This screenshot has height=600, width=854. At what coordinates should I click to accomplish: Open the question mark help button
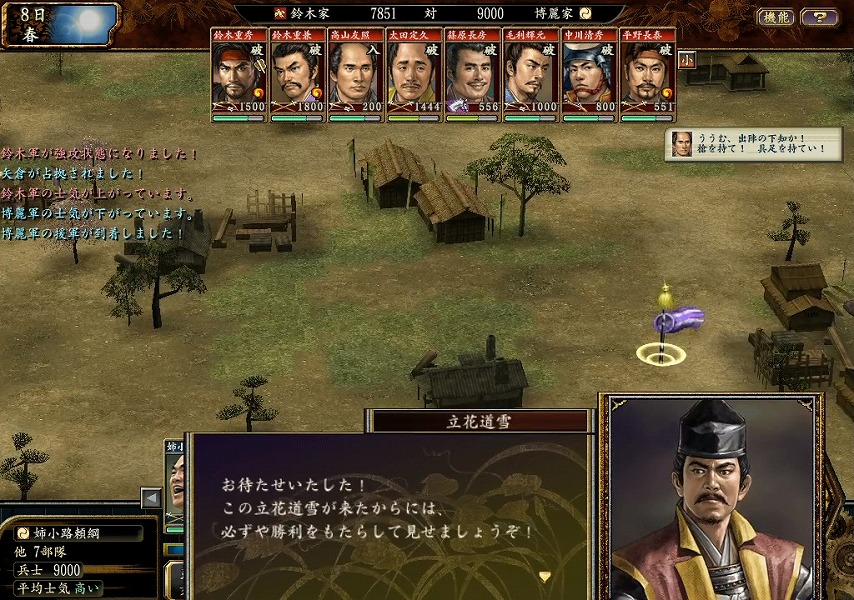pyautogui.click(x=820, y=17)
